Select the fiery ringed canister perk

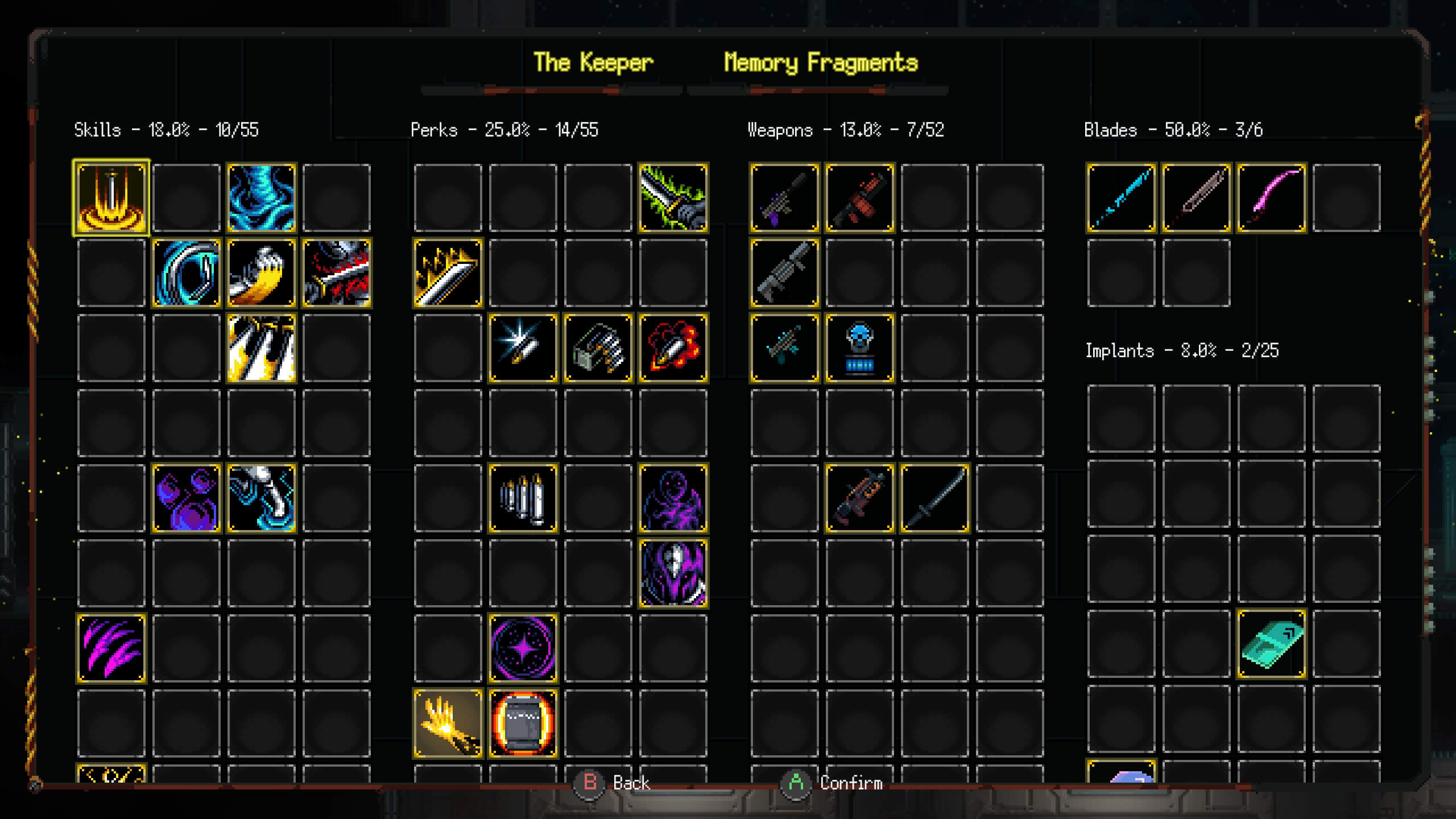tap(523, 723)
